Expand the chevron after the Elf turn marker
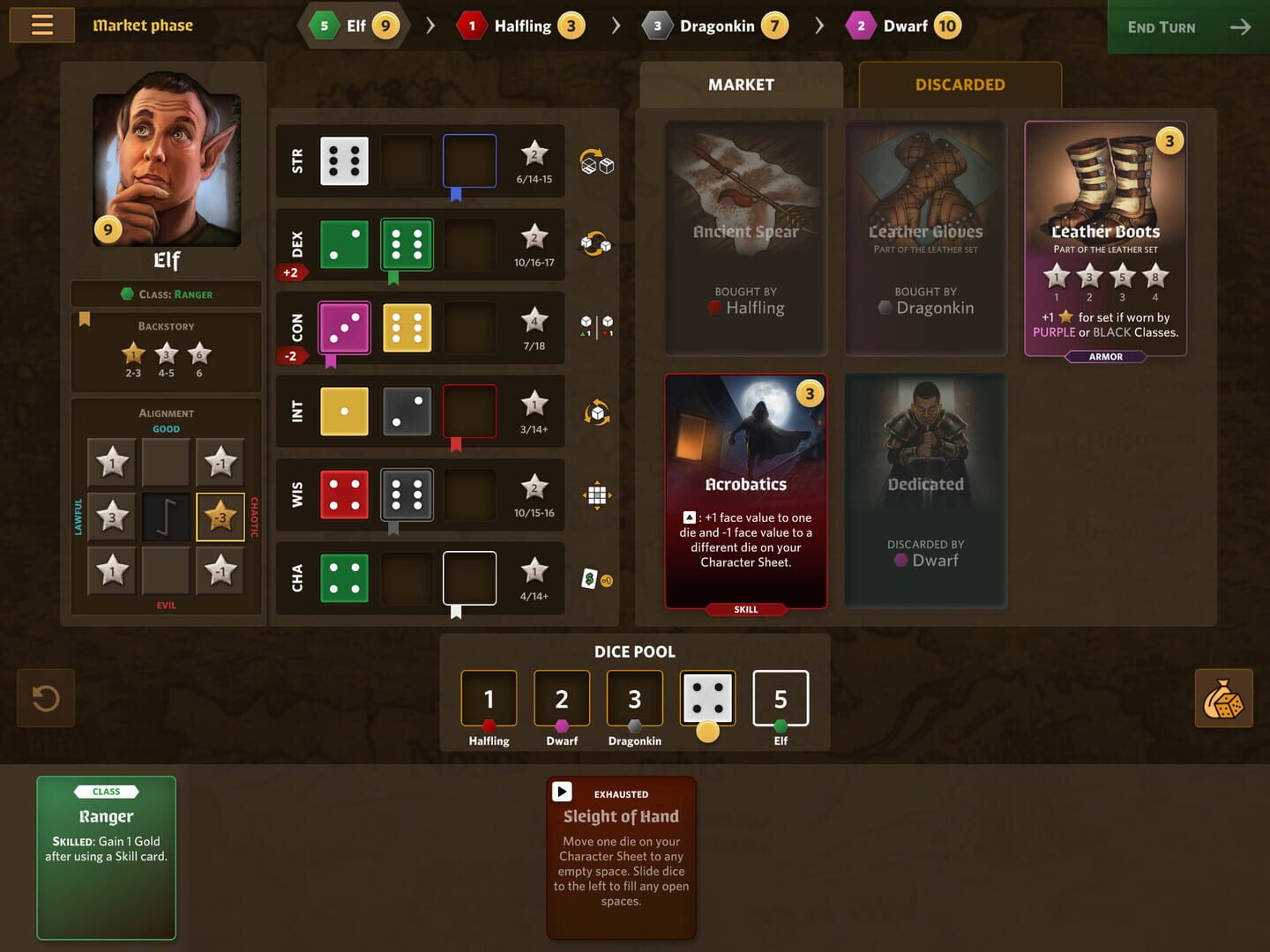The height and width of the screenshot is (952, 1270). [x=431, y=26]
